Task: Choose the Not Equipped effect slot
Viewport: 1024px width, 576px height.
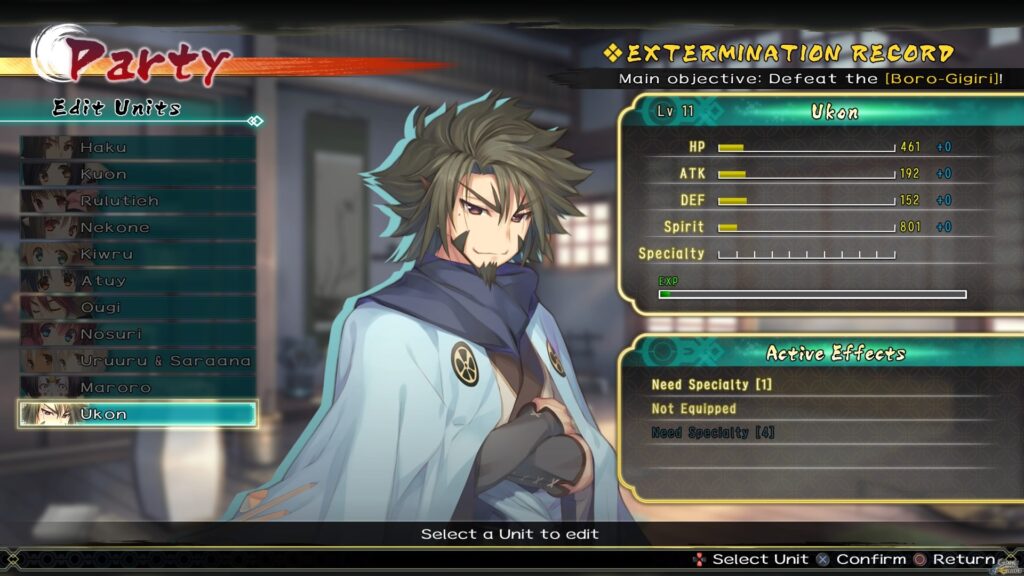Action: tap(820, 409)
